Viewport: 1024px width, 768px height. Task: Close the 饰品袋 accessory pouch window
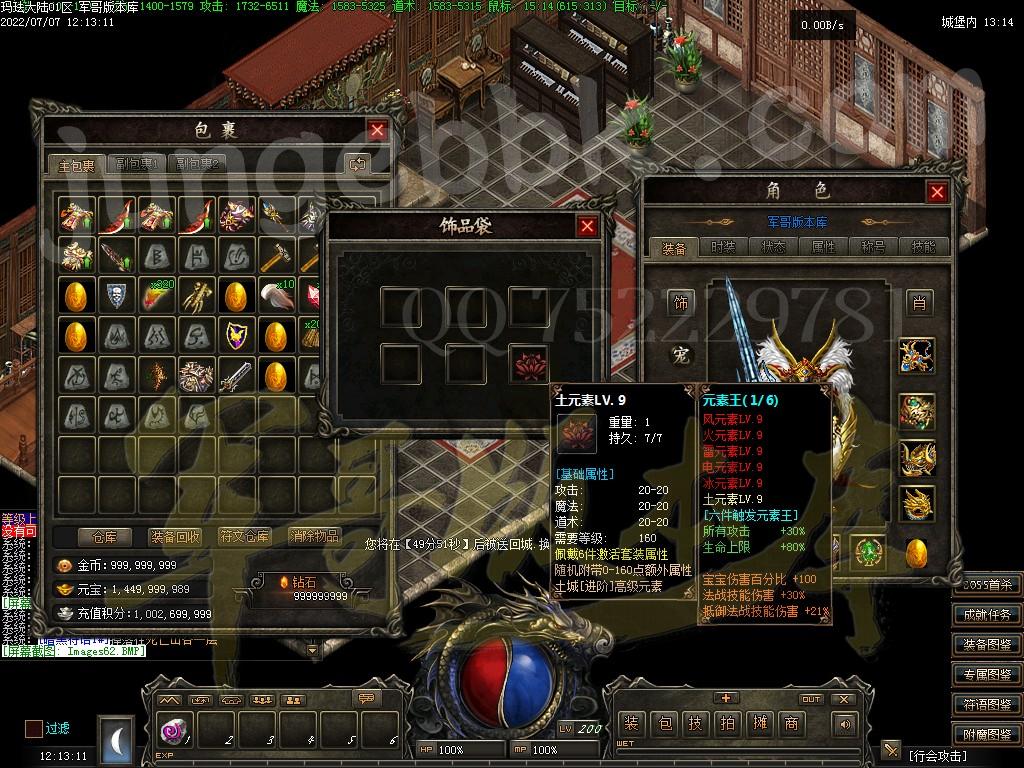point(588,226)
